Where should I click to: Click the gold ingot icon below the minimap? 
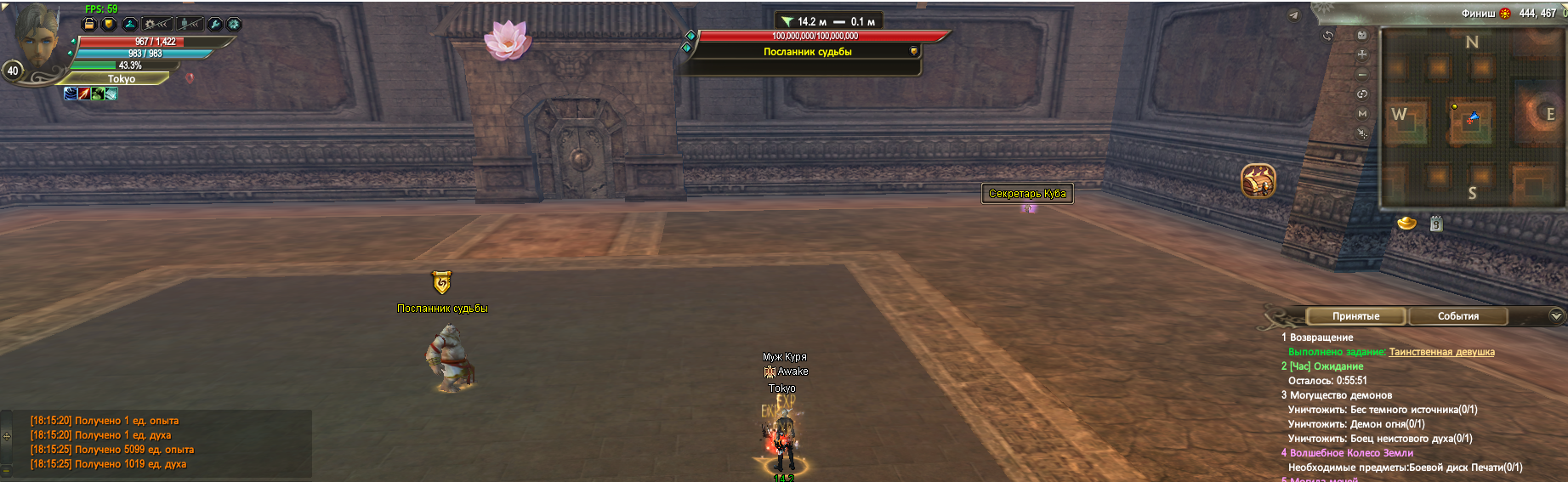[x=1407, y=223]
